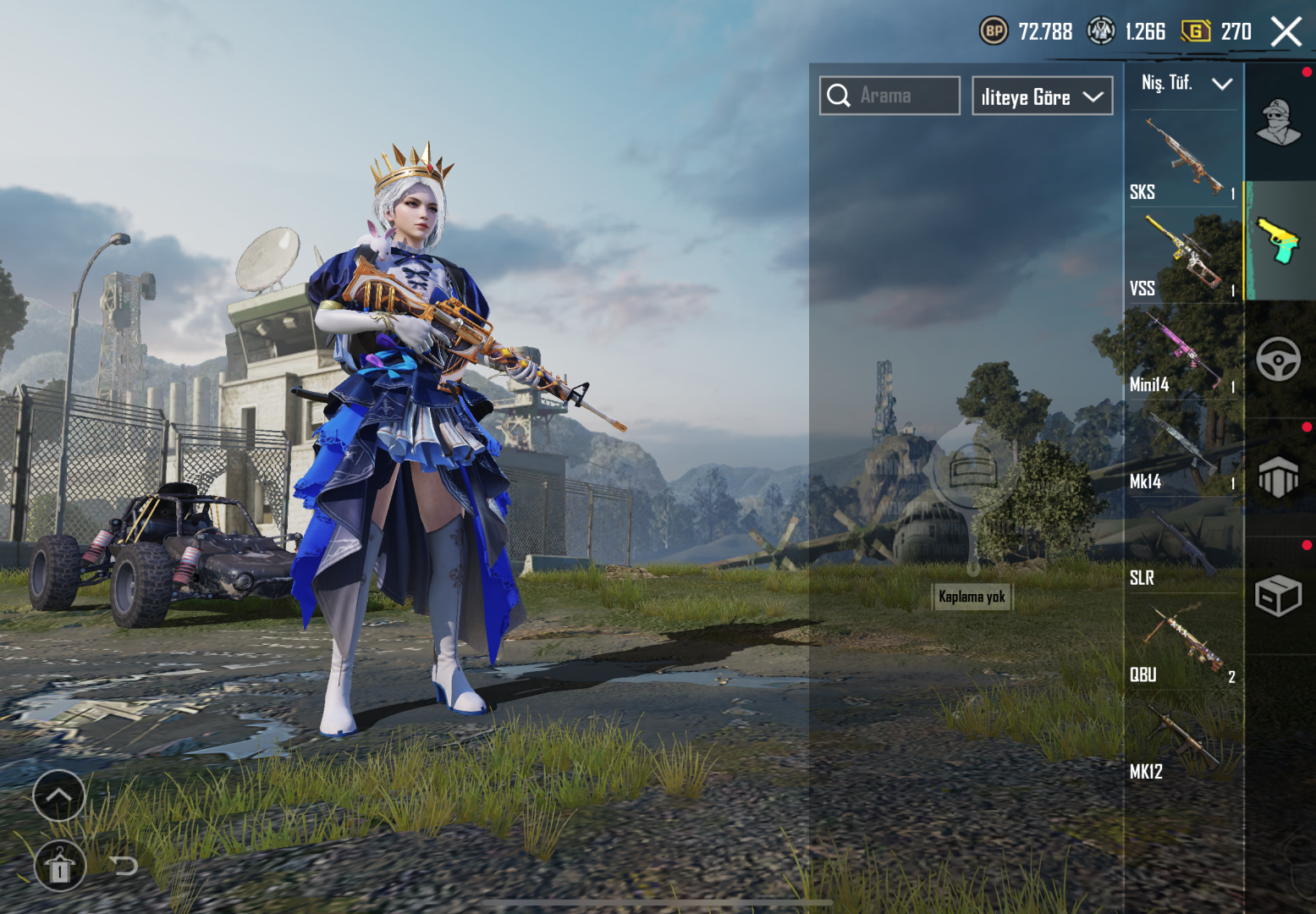
Task: Open the parachute tab
Action: point(1279,477)
